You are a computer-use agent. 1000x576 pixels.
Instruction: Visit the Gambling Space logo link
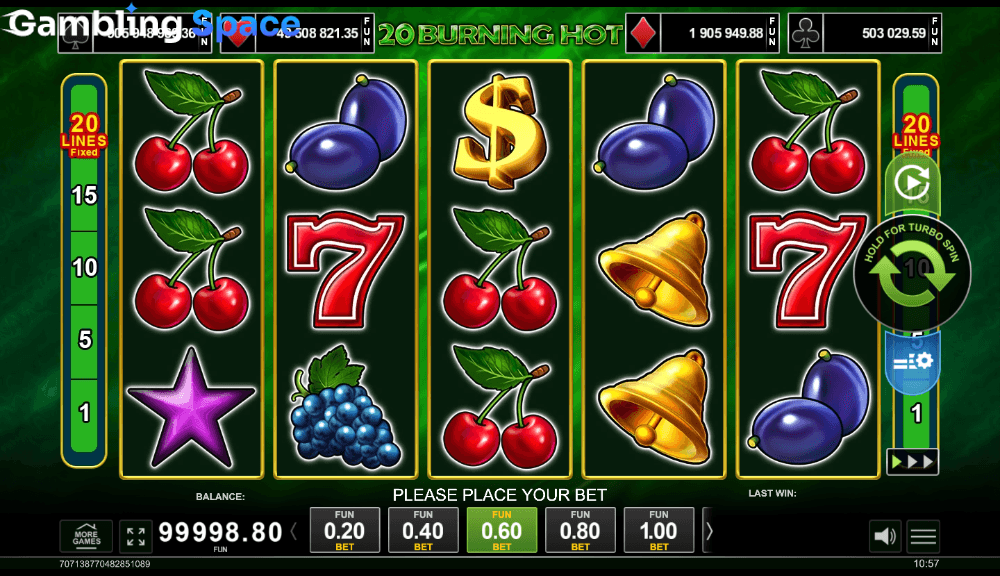pos(152,23)
